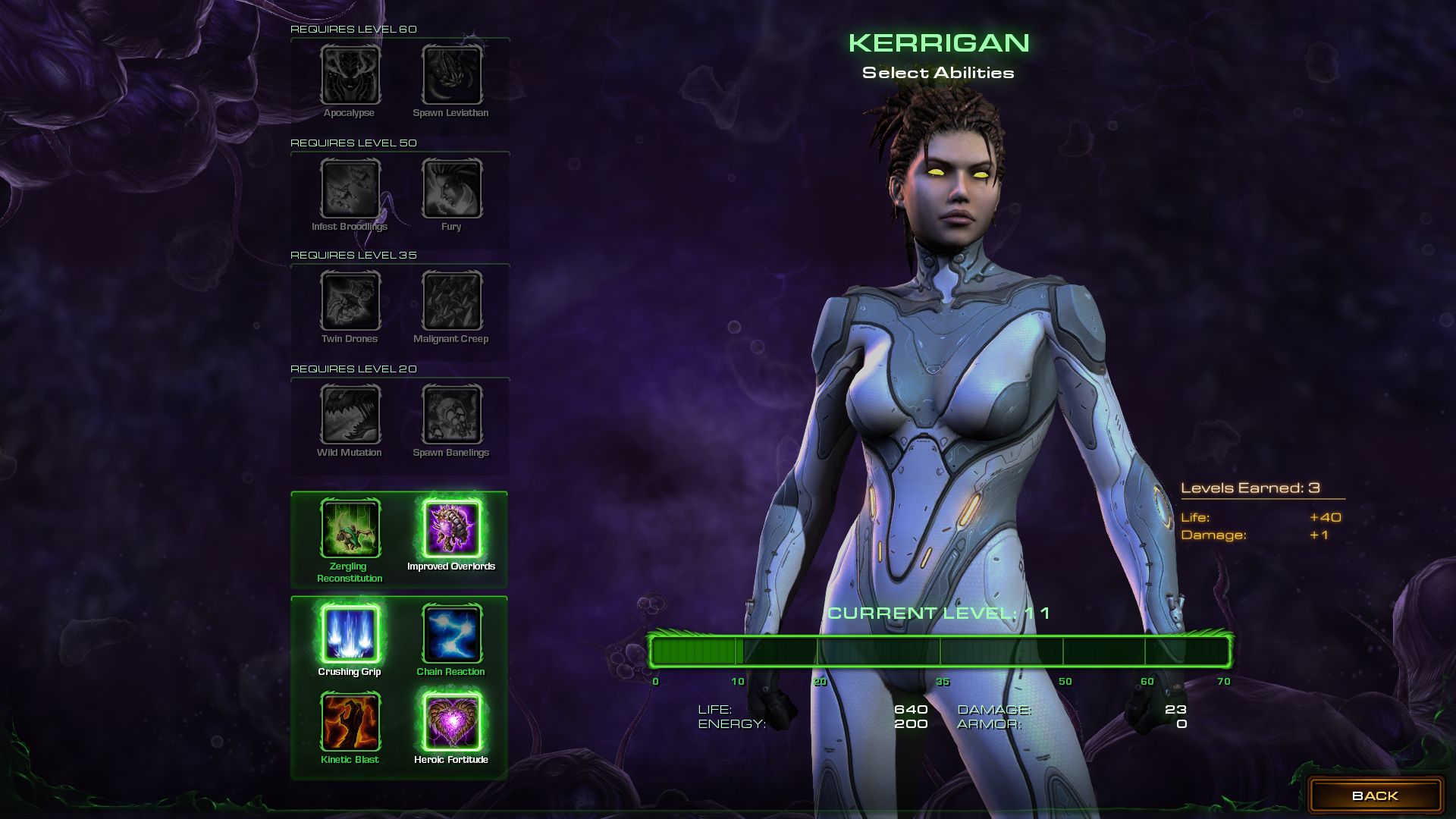Pick the Heroic Fortitude ability

(x=451, y=721)
